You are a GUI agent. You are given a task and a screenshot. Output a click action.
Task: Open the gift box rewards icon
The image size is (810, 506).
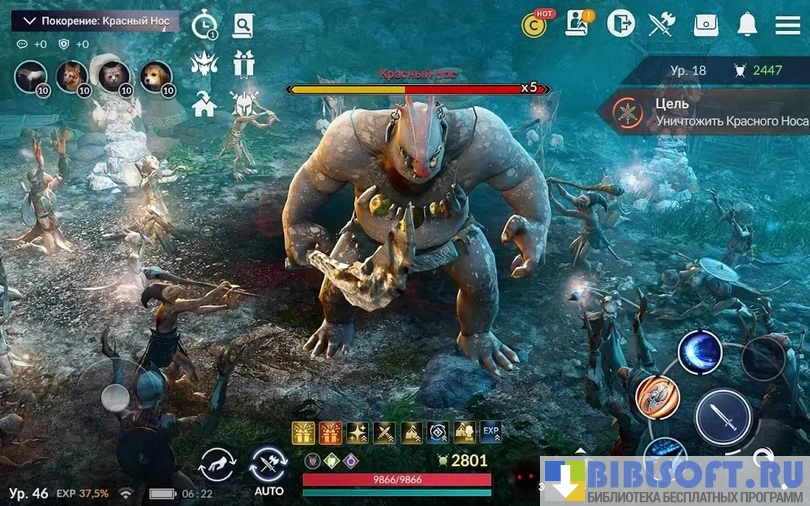[243, 63]
